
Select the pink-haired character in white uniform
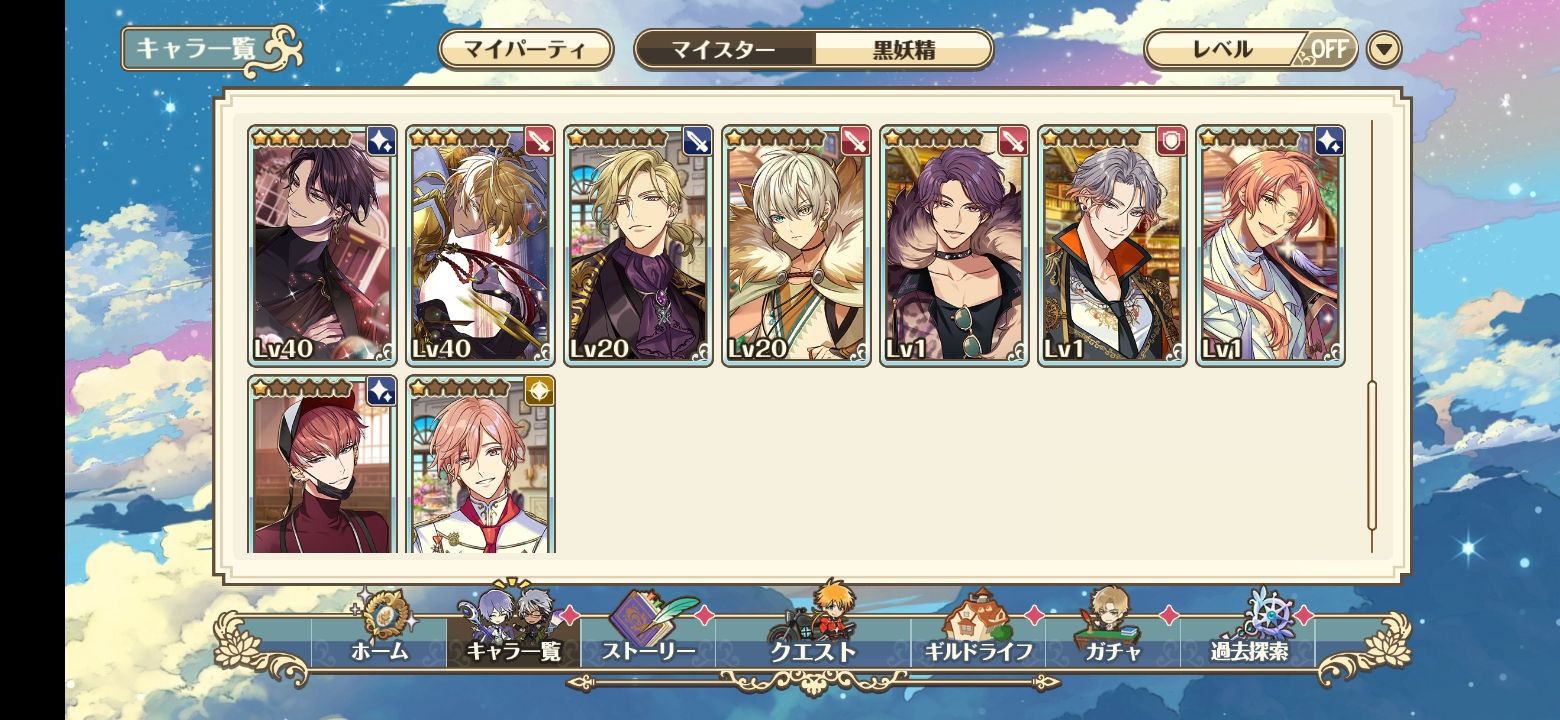(x=481, y=465)
